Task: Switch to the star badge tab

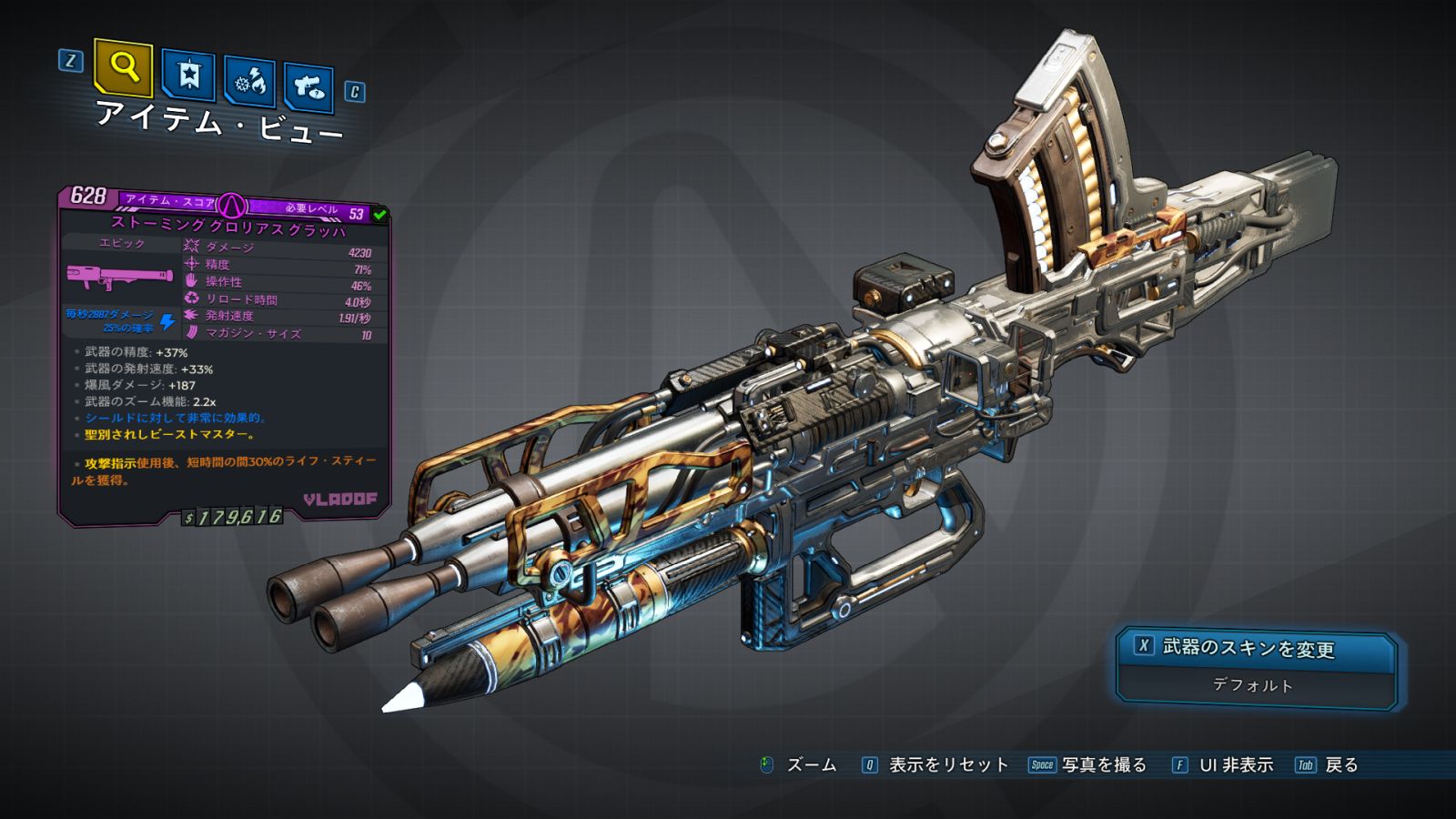Action: point(188,76)
